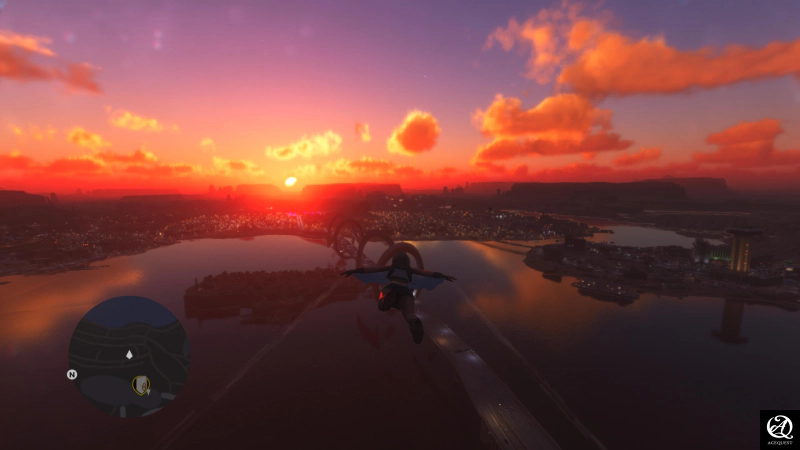This screenshot has height=450, width=800.
Task: Click the gold shield marker on the minimap
Action: tap(141, 385)
